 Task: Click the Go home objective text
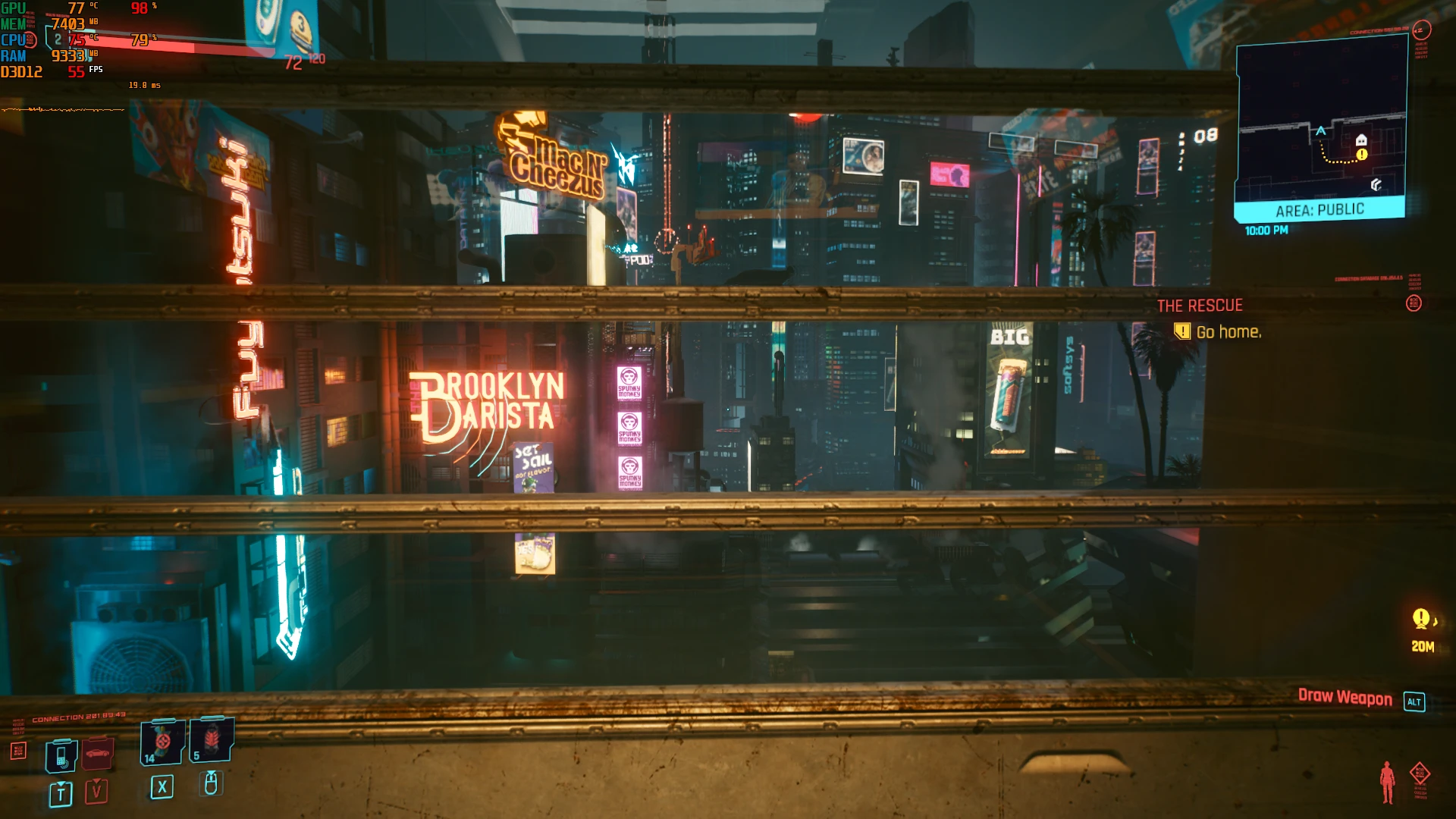click(x=1227, y=332)
